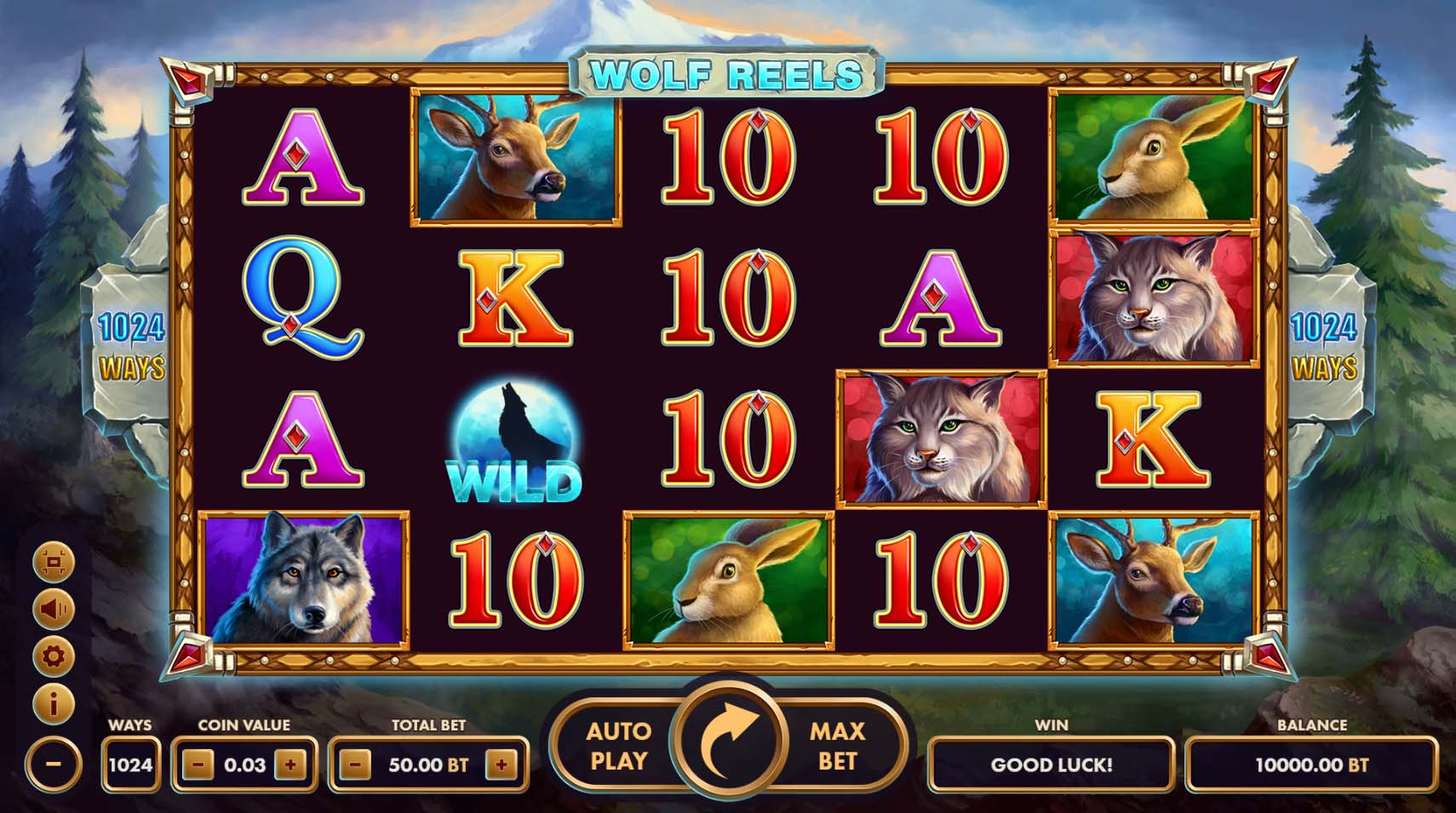Toggle fullscreen mode icon
The image size is (1456, 813).
tap(53, 562)
